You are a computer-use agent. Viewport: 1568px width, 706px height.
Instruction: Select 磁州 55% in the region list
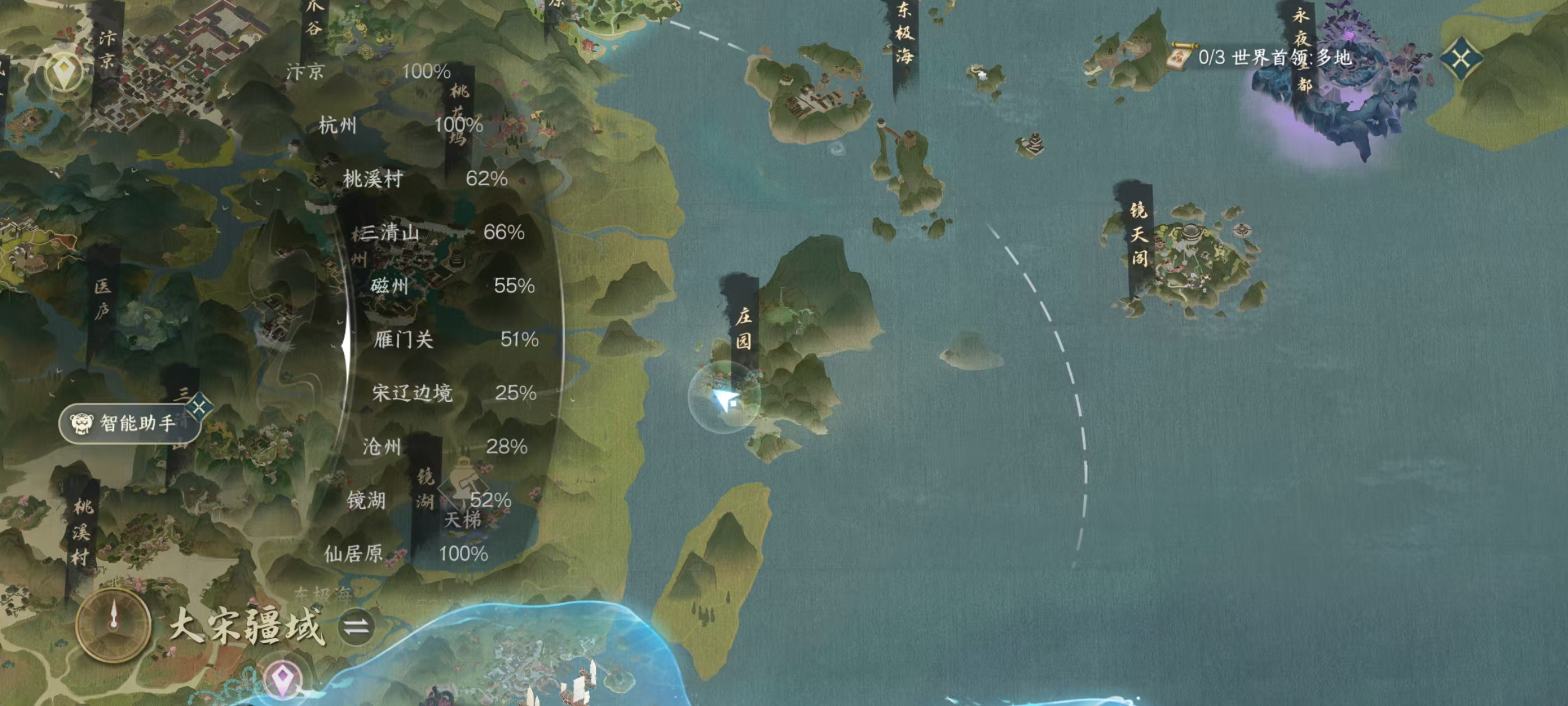[x=452, y=286]
